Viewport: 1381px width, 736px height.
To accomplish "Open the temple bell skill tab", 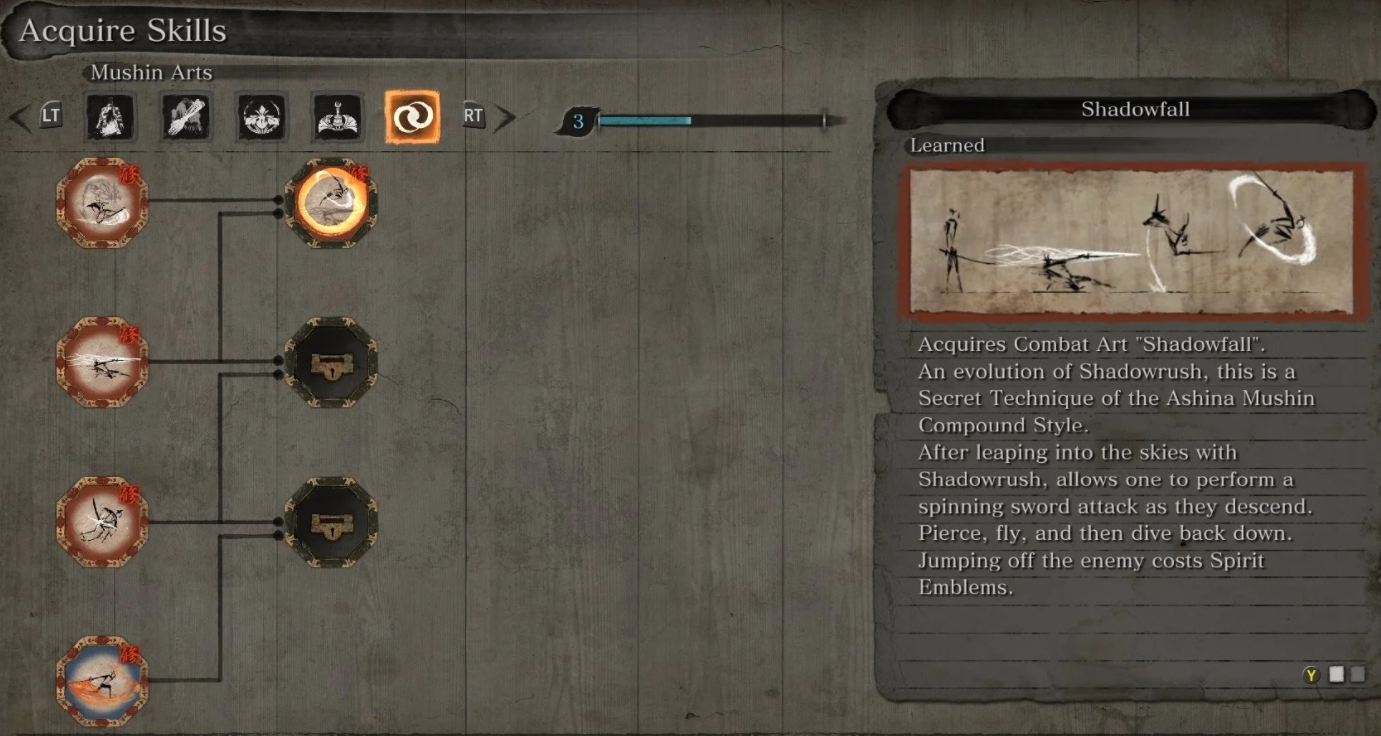I will tap(336, 118).
